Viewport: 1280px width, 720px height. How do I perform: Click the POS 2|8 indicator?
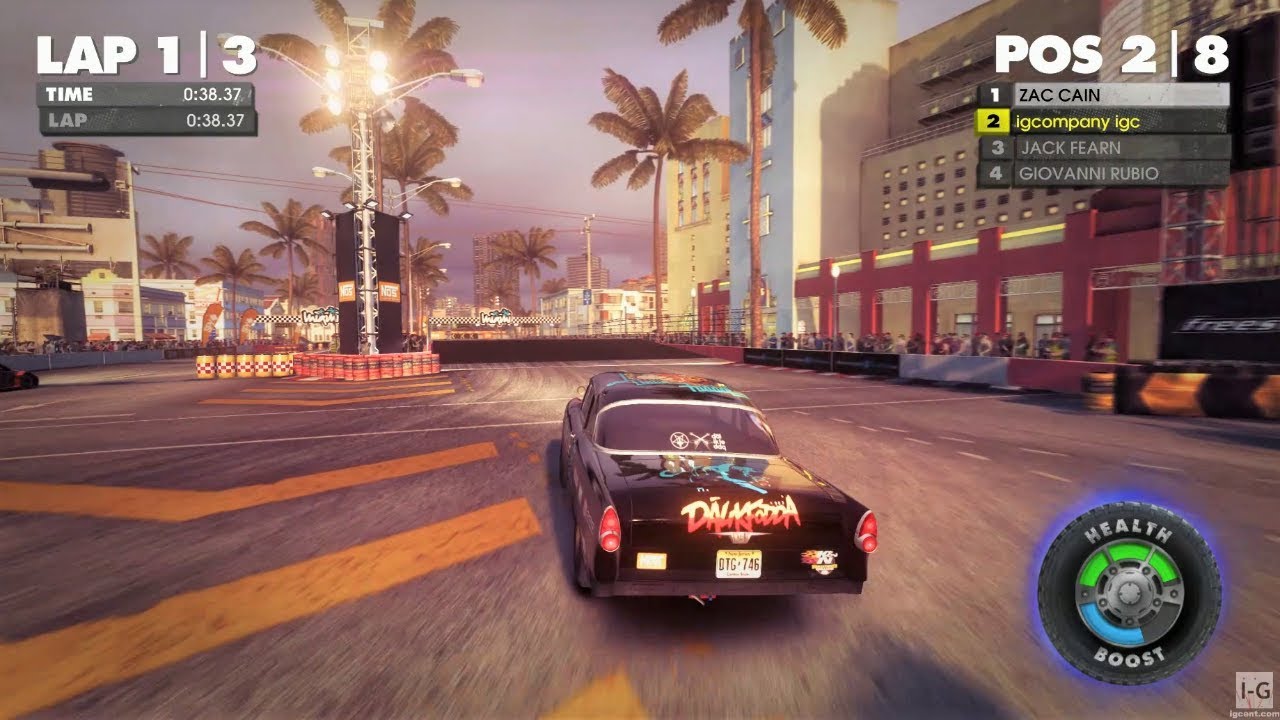tap(1110, 54)
